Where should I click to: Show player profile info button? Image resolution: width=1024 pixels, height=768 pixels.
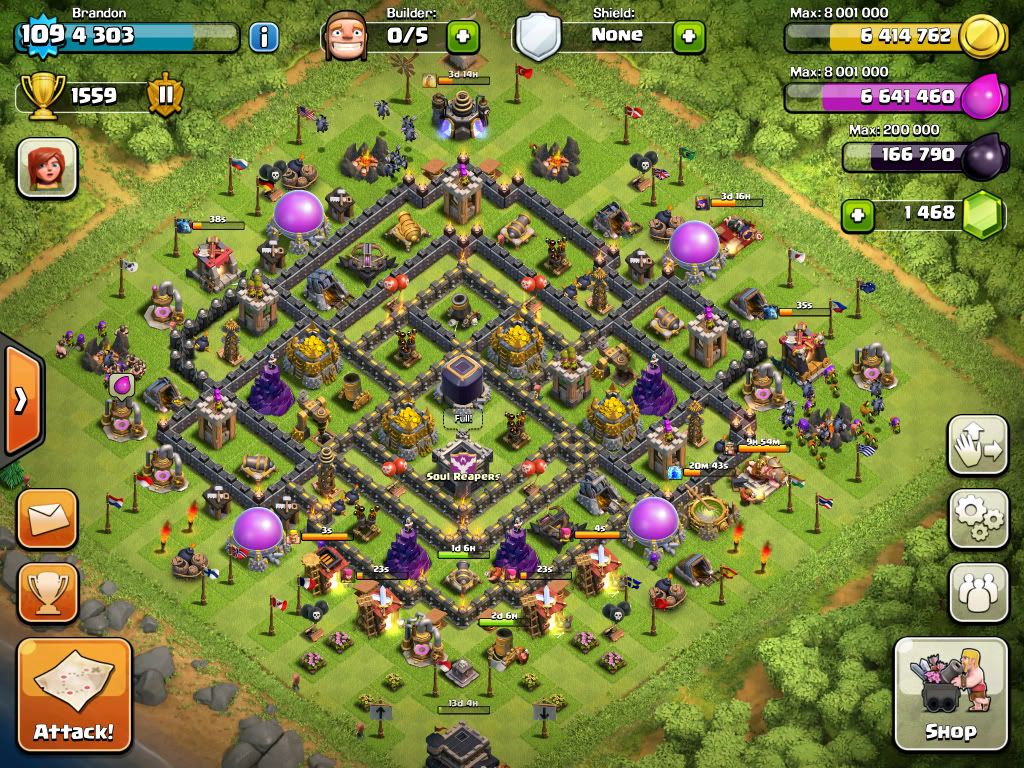[263, 38]
